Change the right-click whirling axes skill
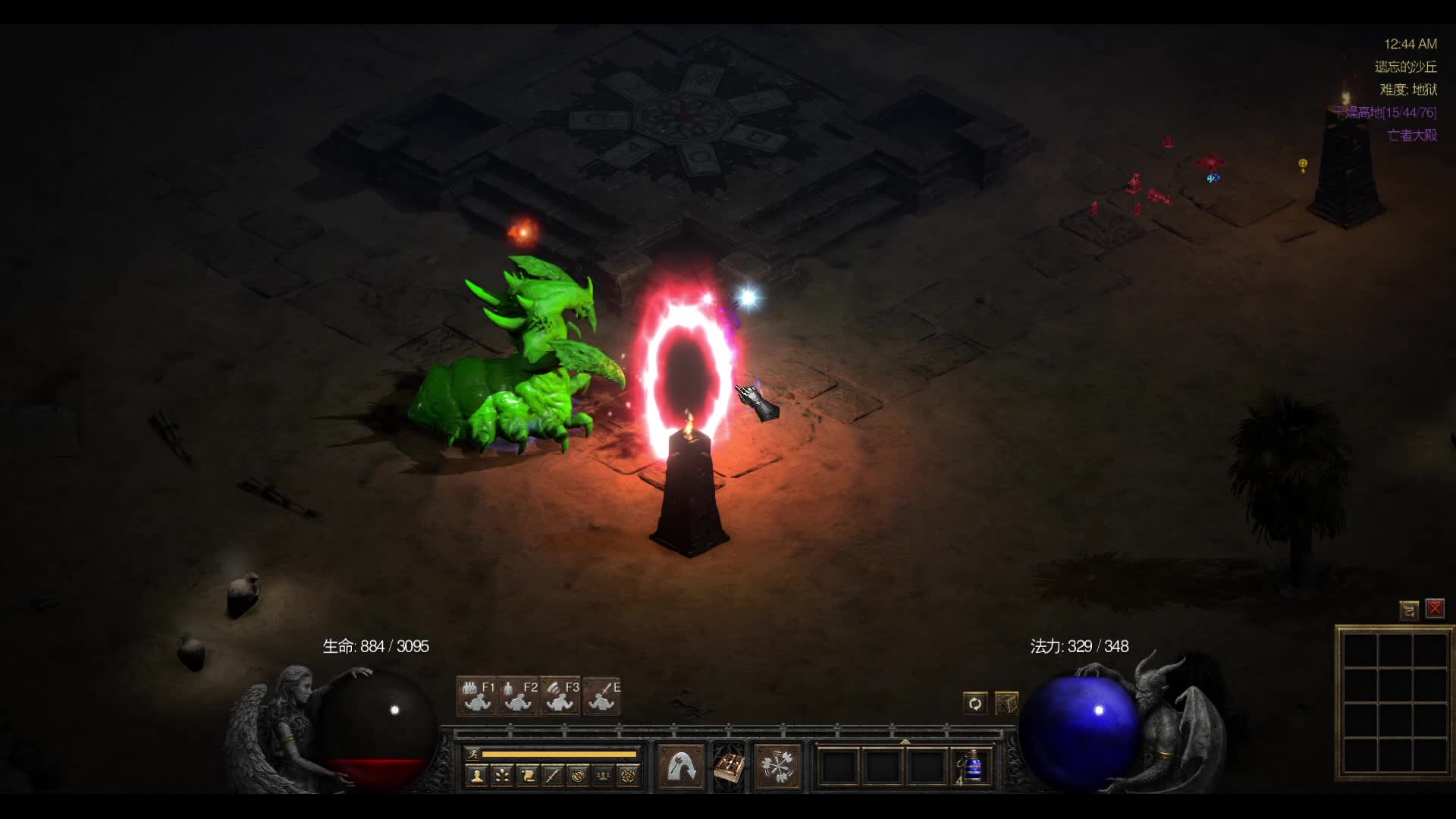The width and height of the screenshot is (1456, 819). click(x=777, y=767)
